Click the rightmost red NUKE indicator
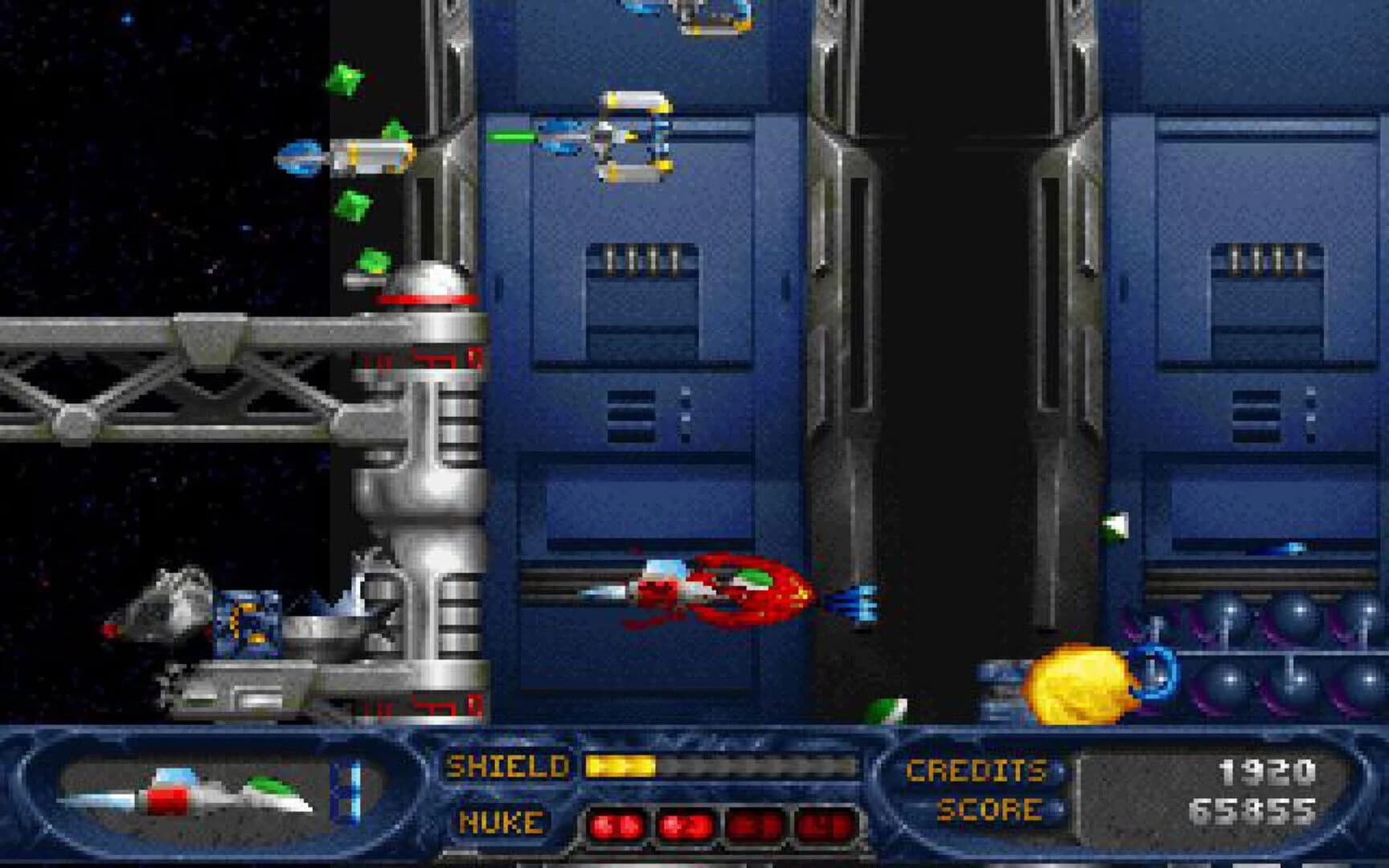This screenshot has width=1389, height=868. click(824, 825)
